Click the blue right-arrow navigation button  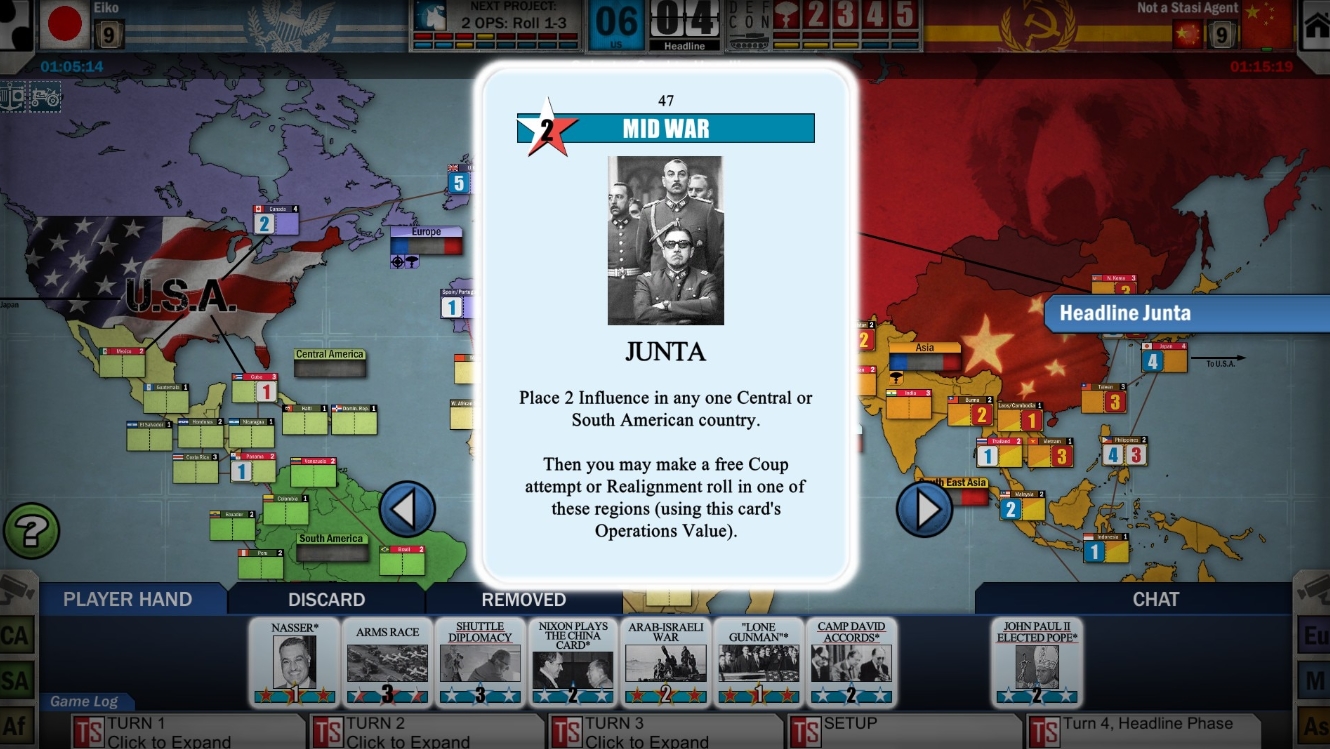click(x=925, y=508)
